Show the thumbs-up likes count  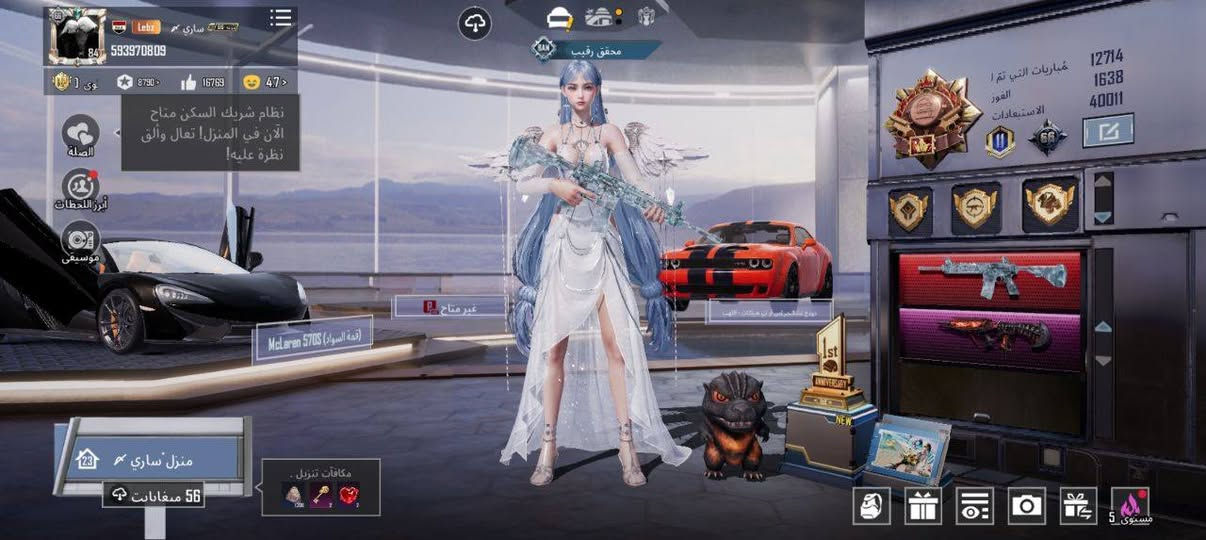pos(202,82)
